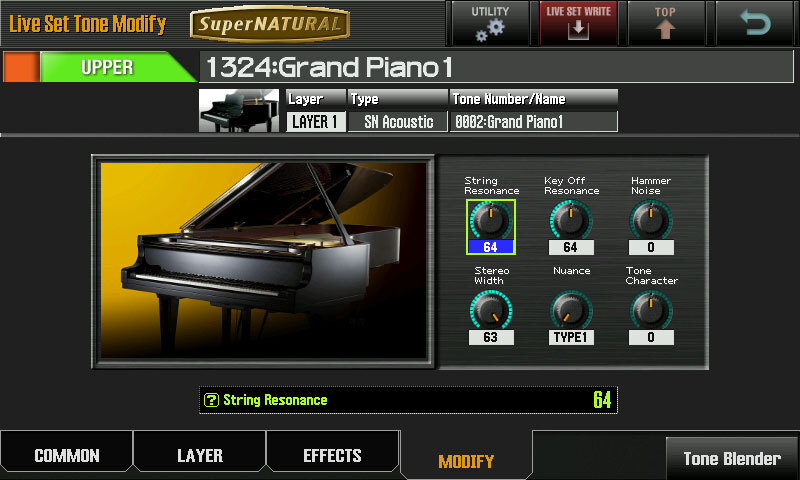Image resolution: width=800 pixels, height=480 pixels.
Task: Pick the Stereo Width knob
Action: coord(490,310)
